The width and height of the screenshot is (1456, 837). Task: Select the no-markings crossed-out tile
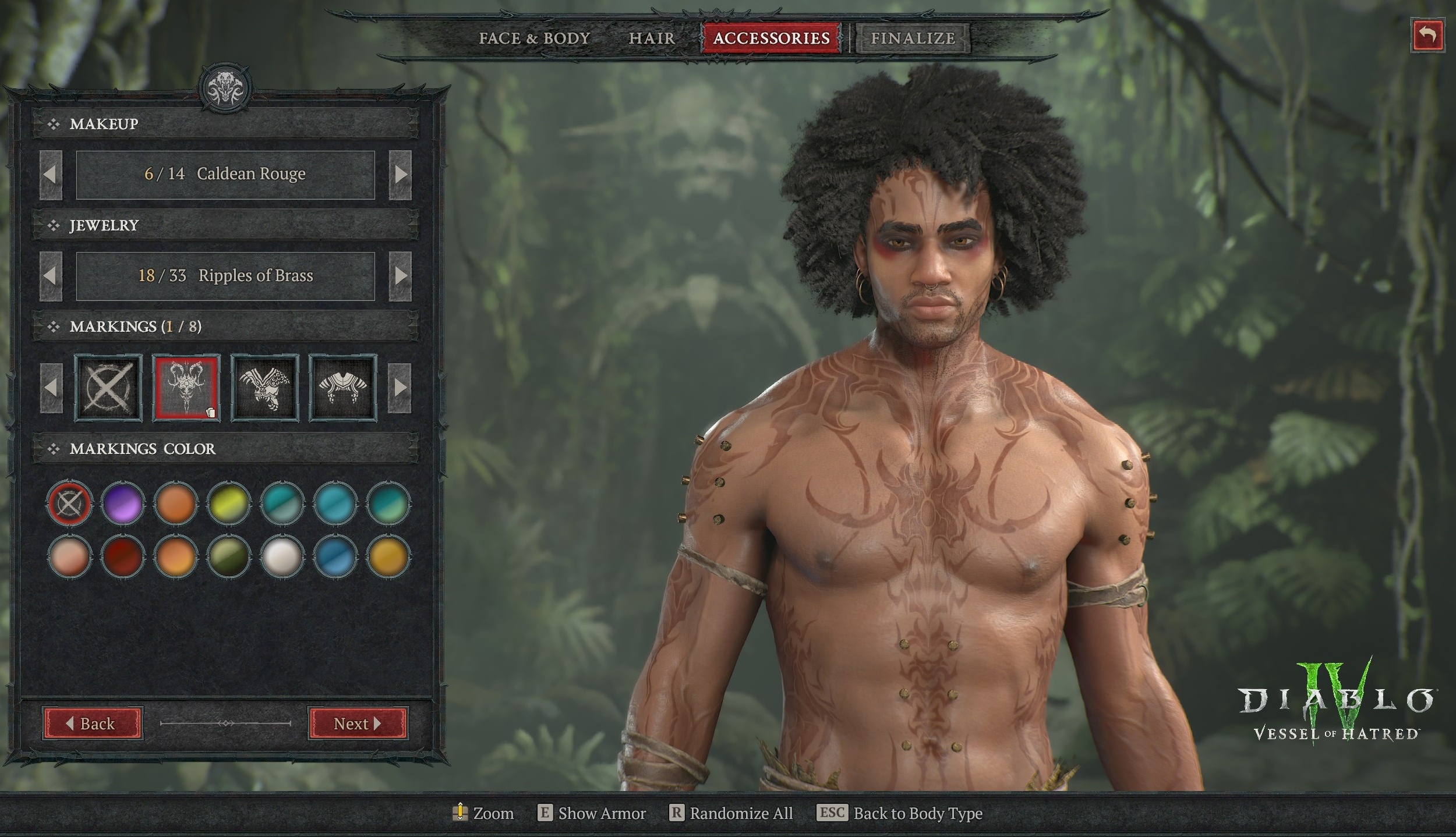point(108,387)
